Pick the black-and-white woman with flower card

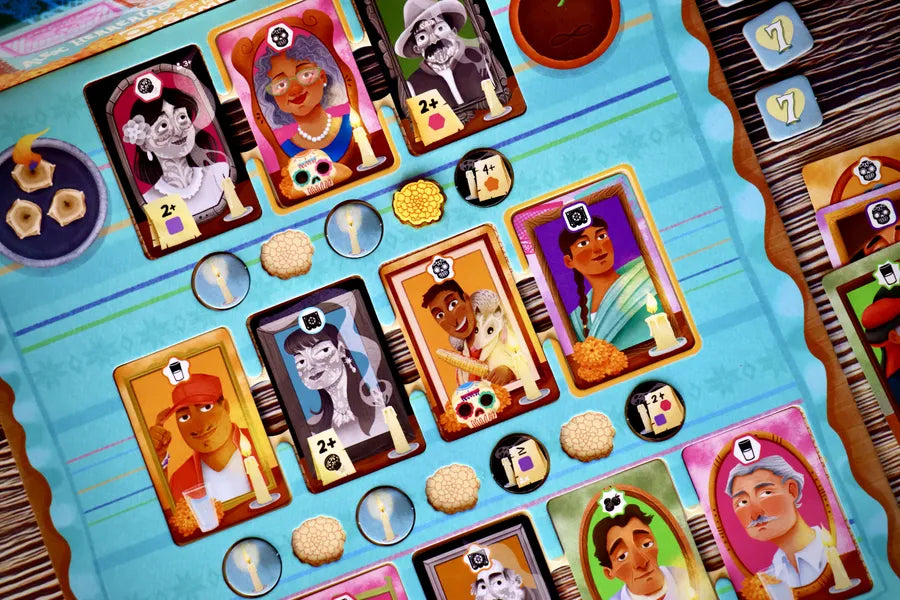172,150
